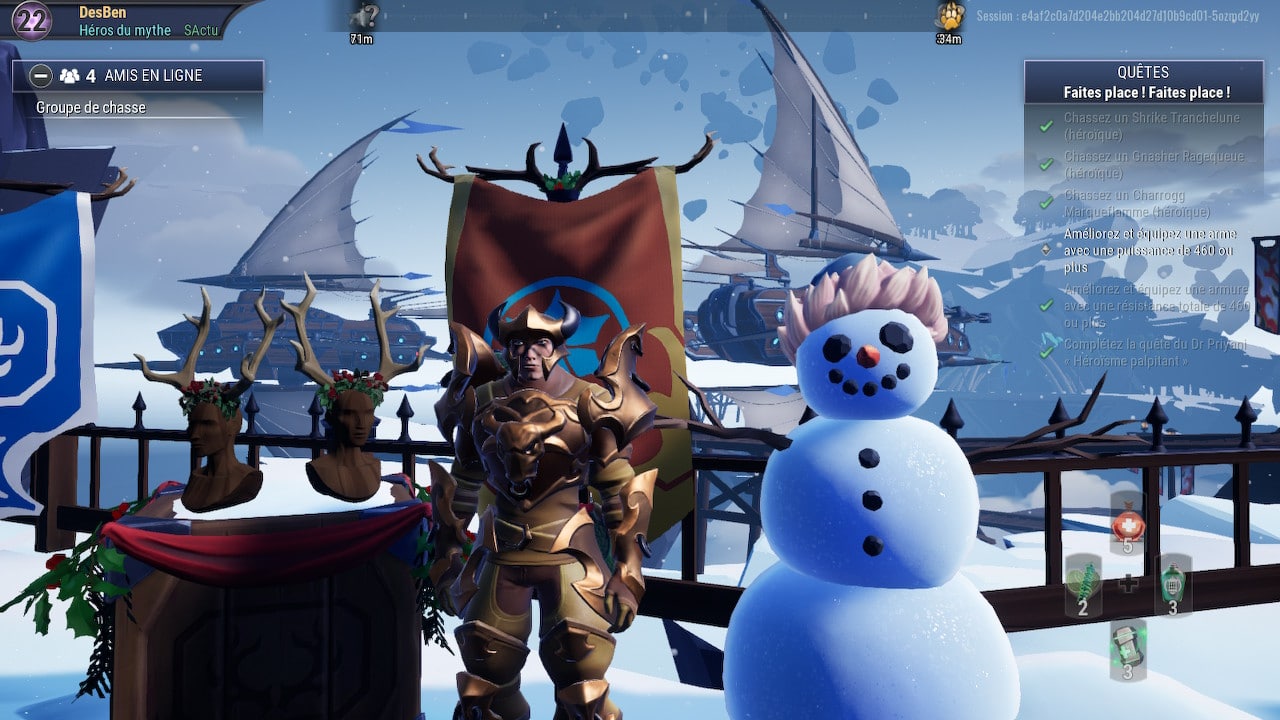Select the green fern tonic slot
Image resolution: width=1280 pixels, height=720 pixels.
tap(1083, 585)
